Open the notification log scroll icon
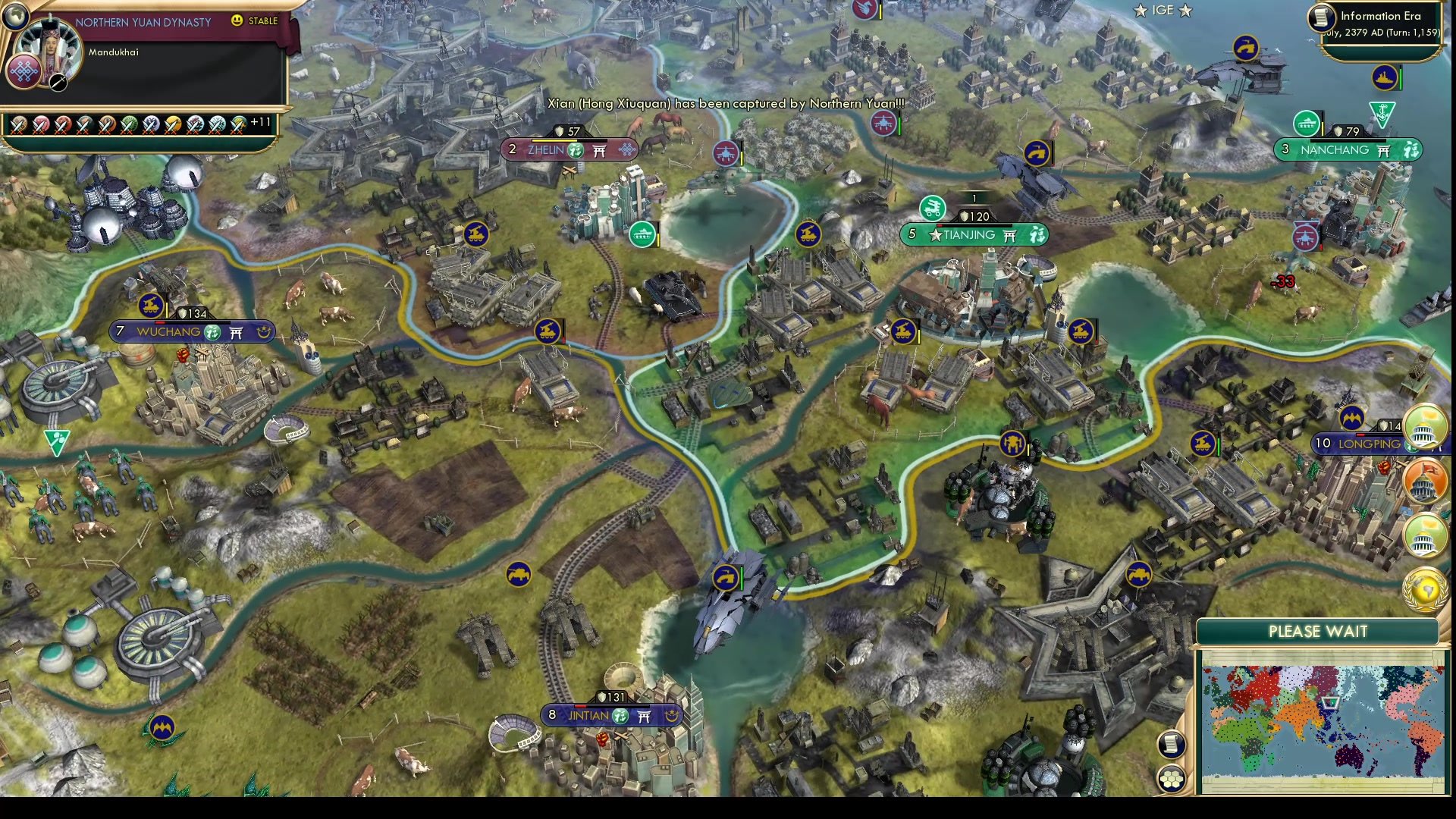The height and width of the screenshot is (819, 1456). (x=1171, y=745)
